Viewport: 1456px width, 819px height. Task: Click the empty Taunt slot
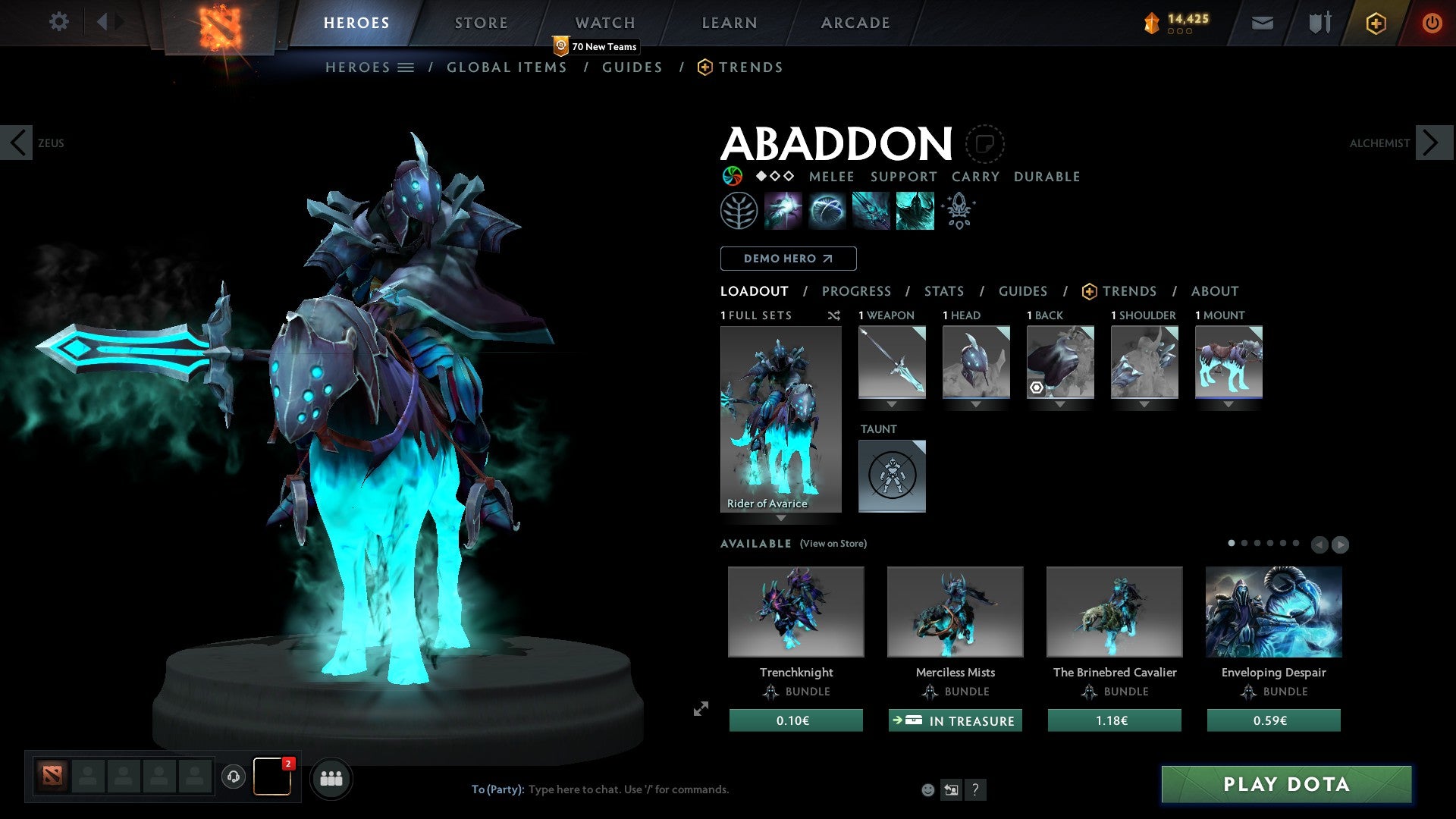click(x=892, y=475)
